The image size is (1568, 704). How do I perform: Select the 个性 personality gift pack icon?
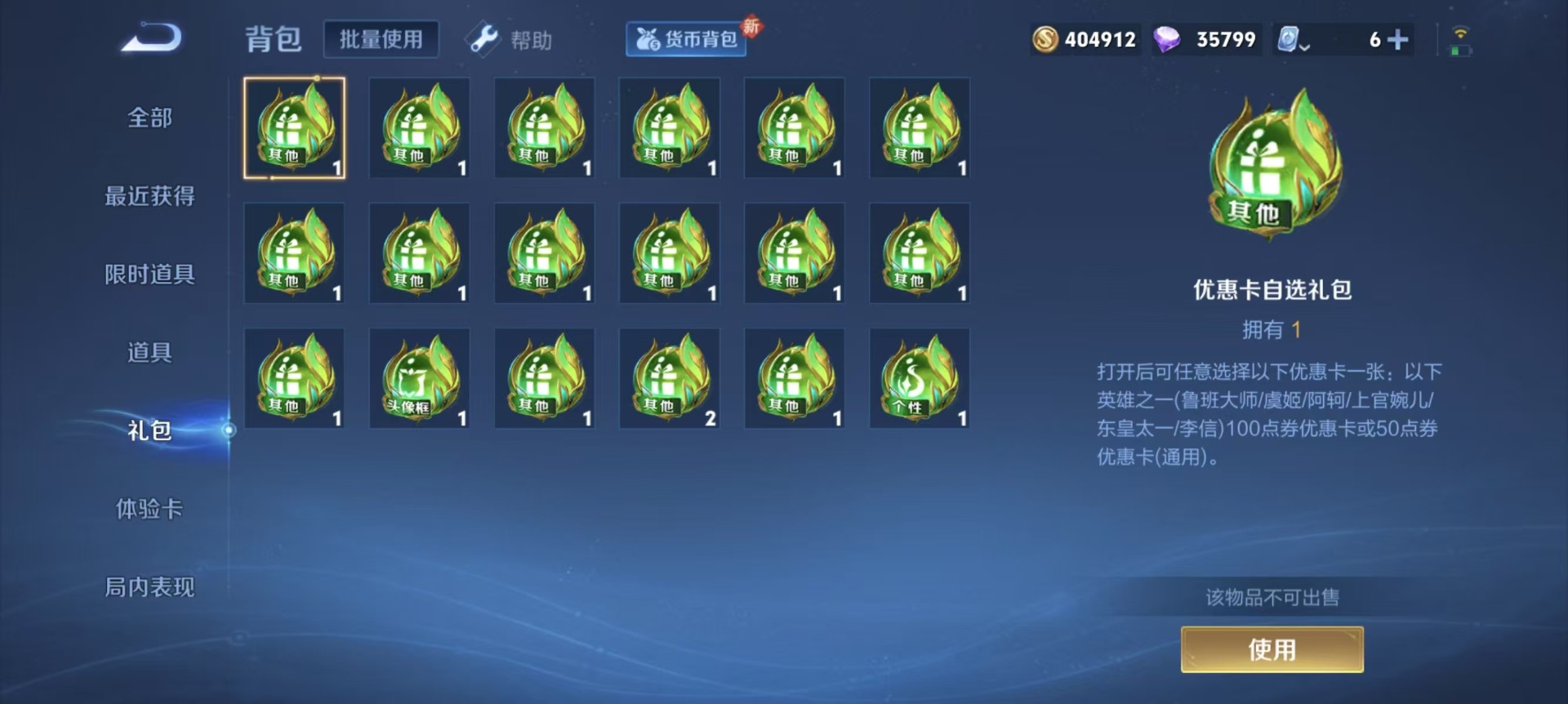pyautogui.click(x=920, y=377)
